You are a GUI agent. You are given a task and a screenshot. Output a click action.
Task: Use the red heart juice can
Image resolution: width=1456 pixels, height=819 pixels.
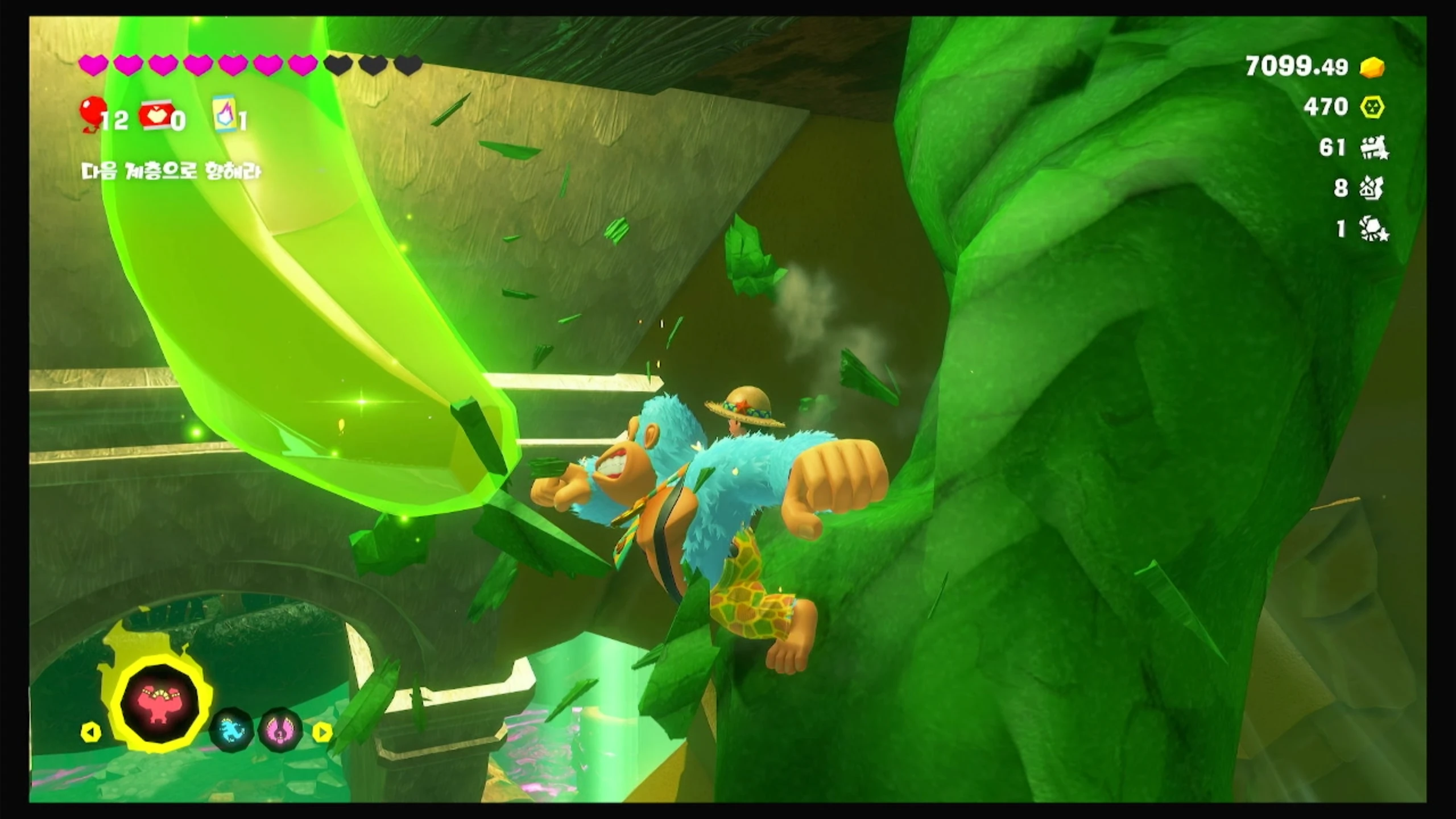pyautogui.click(x=156, y=115)
